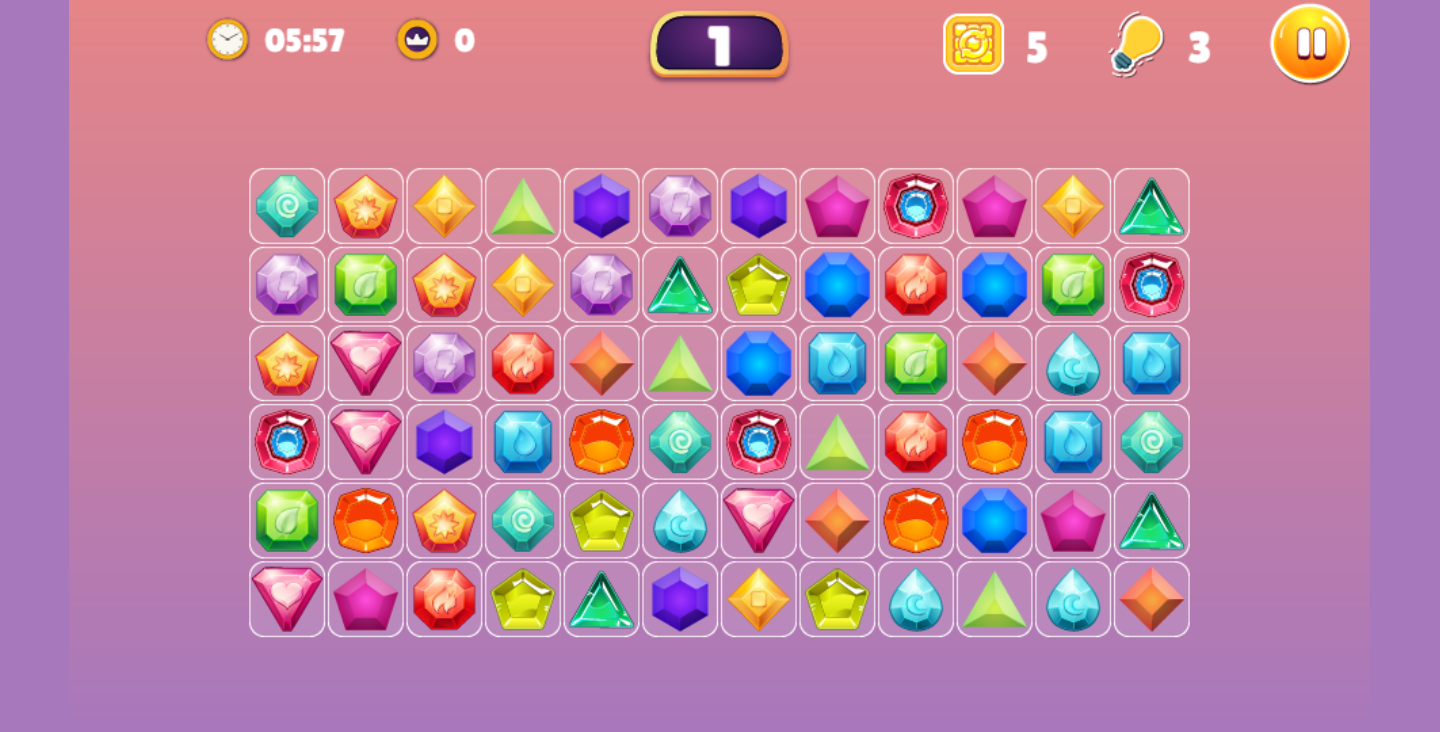Screen dimensions: 1440x732
Task: Select the purple lightning gem in second row
Action: click(x=287, y=285)
